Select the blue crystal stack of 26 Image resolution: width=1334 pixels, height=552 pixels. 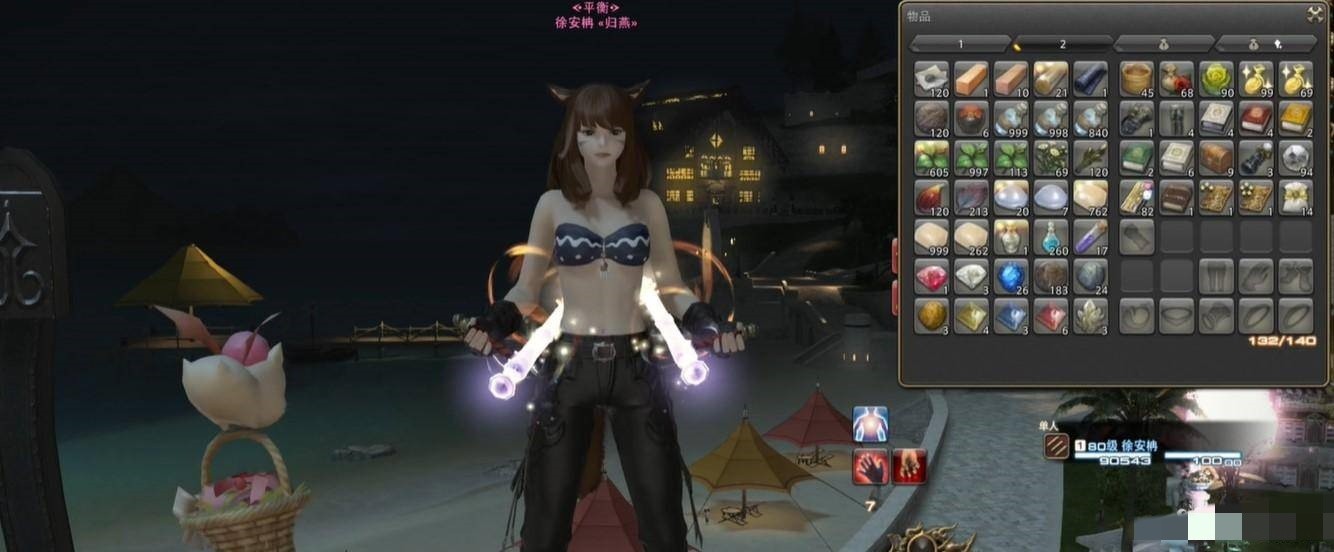pyautogui.click(x=1011, y=277)
